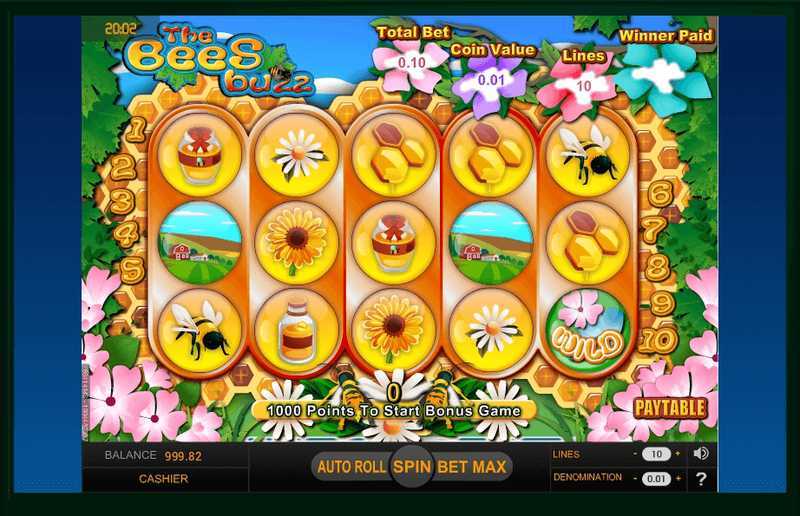Spin the reels

(x=409, y=466)
